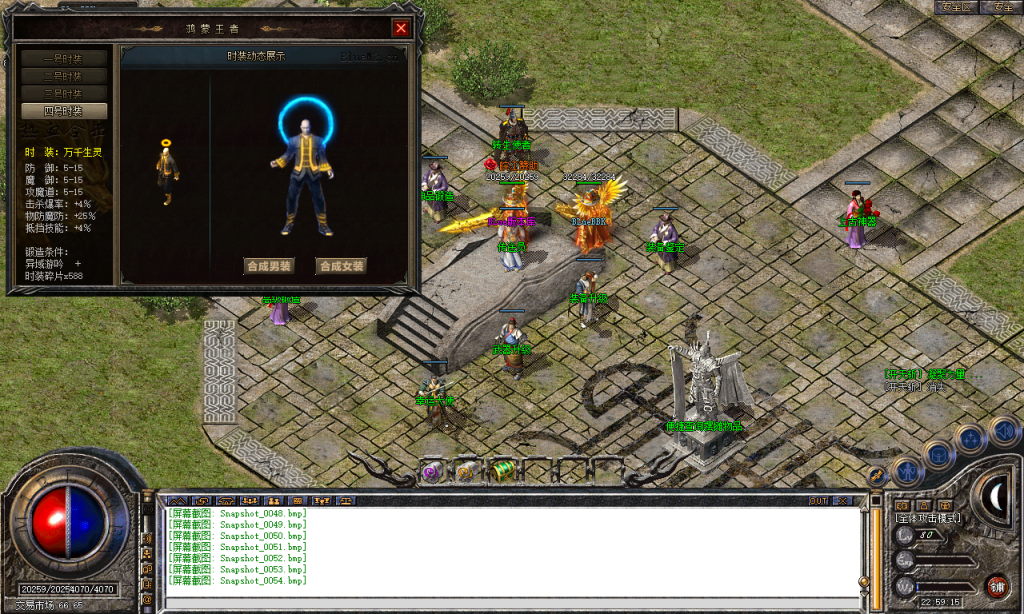
Task: Open the bag round button
Action: coord(940,453)
